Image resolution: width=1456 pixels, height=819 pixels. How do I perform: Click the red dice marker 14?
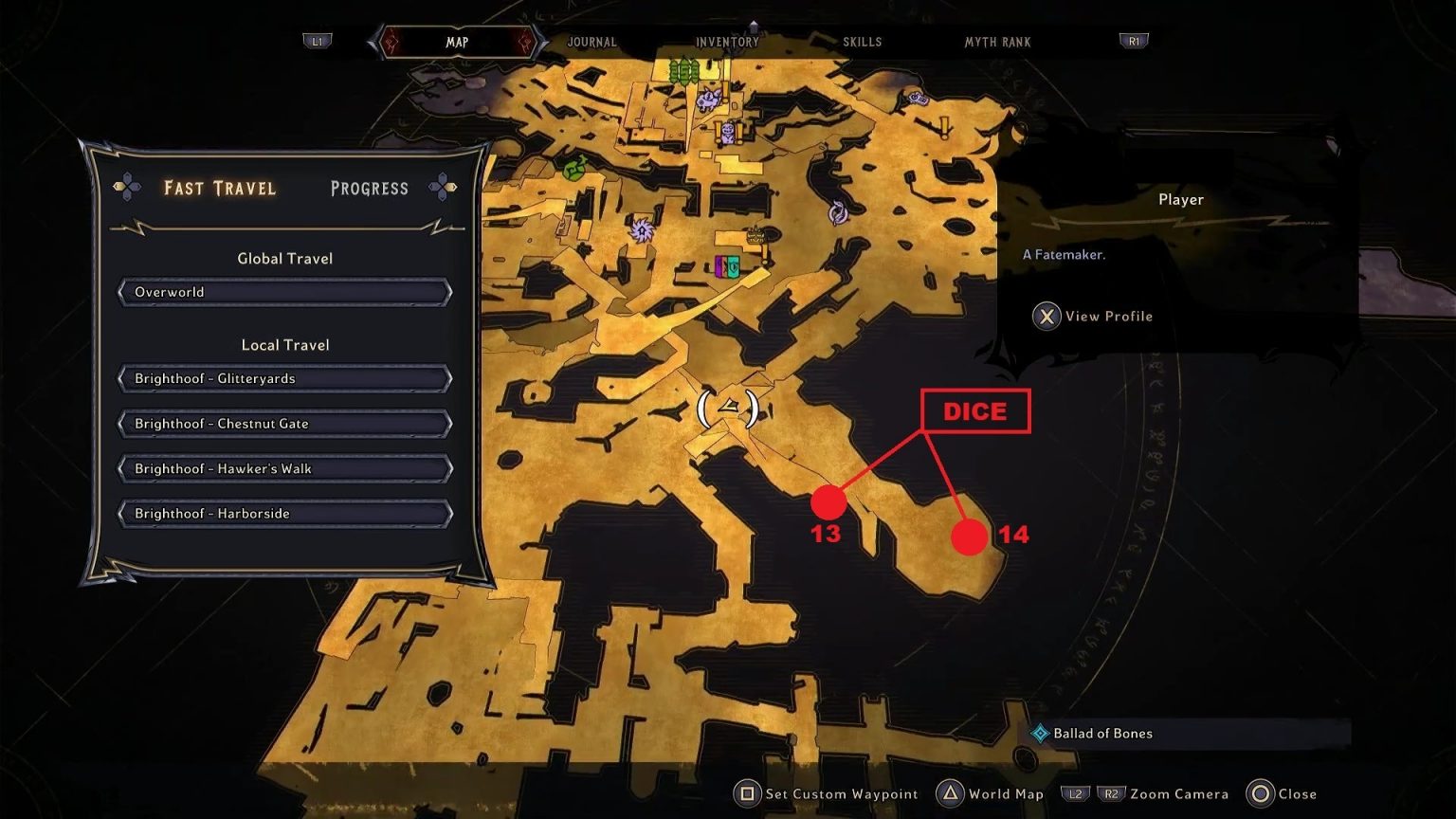[969, 537]
